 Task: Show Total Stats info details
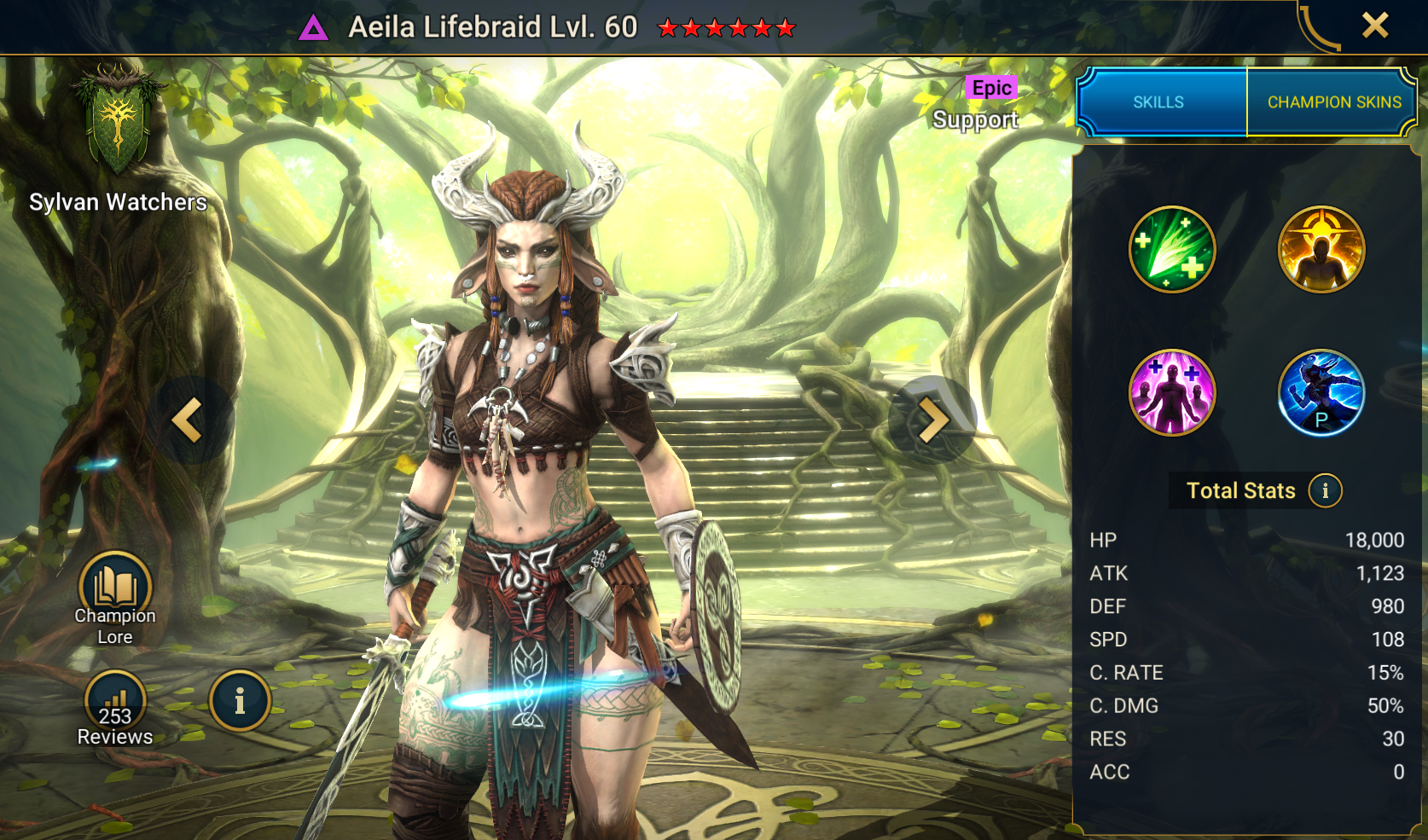pos(1325,490)
